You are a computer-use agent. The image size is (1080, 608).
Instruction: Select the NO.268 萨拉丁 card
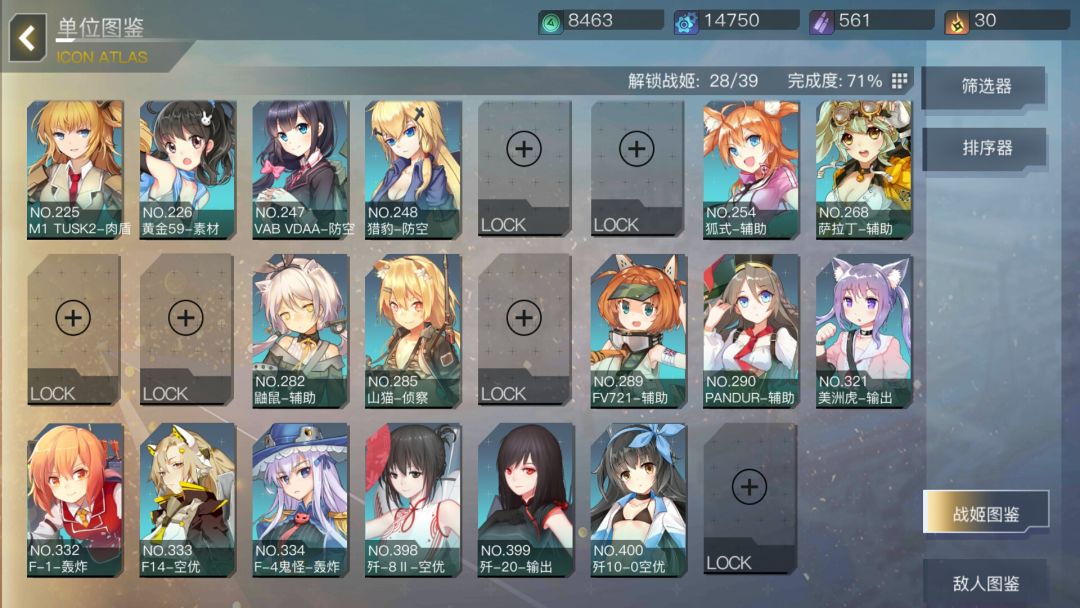pyautogui.click(x=864, y=168)
